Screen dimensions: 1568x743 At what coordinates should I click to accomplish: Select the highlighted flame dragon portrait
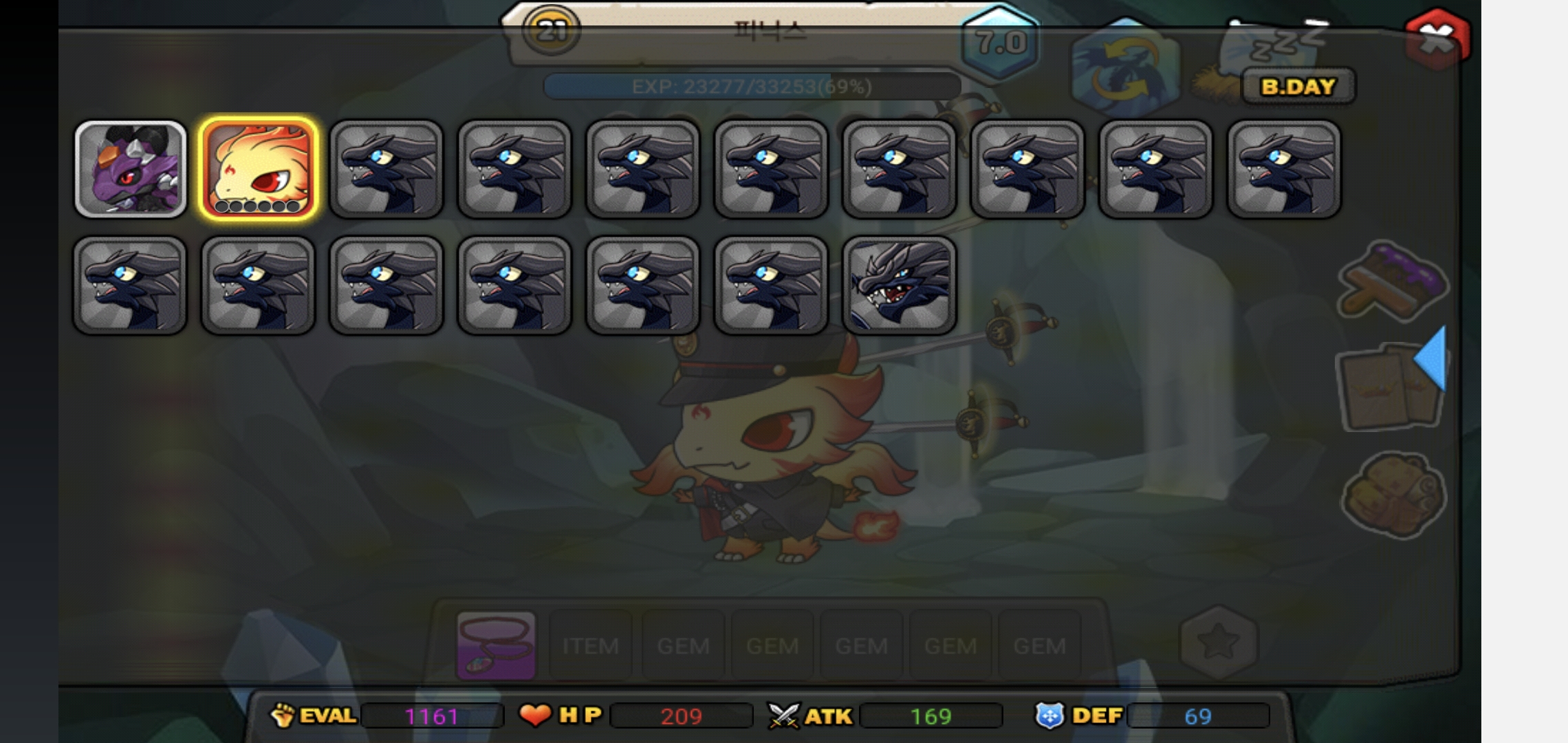coord(258,169)
